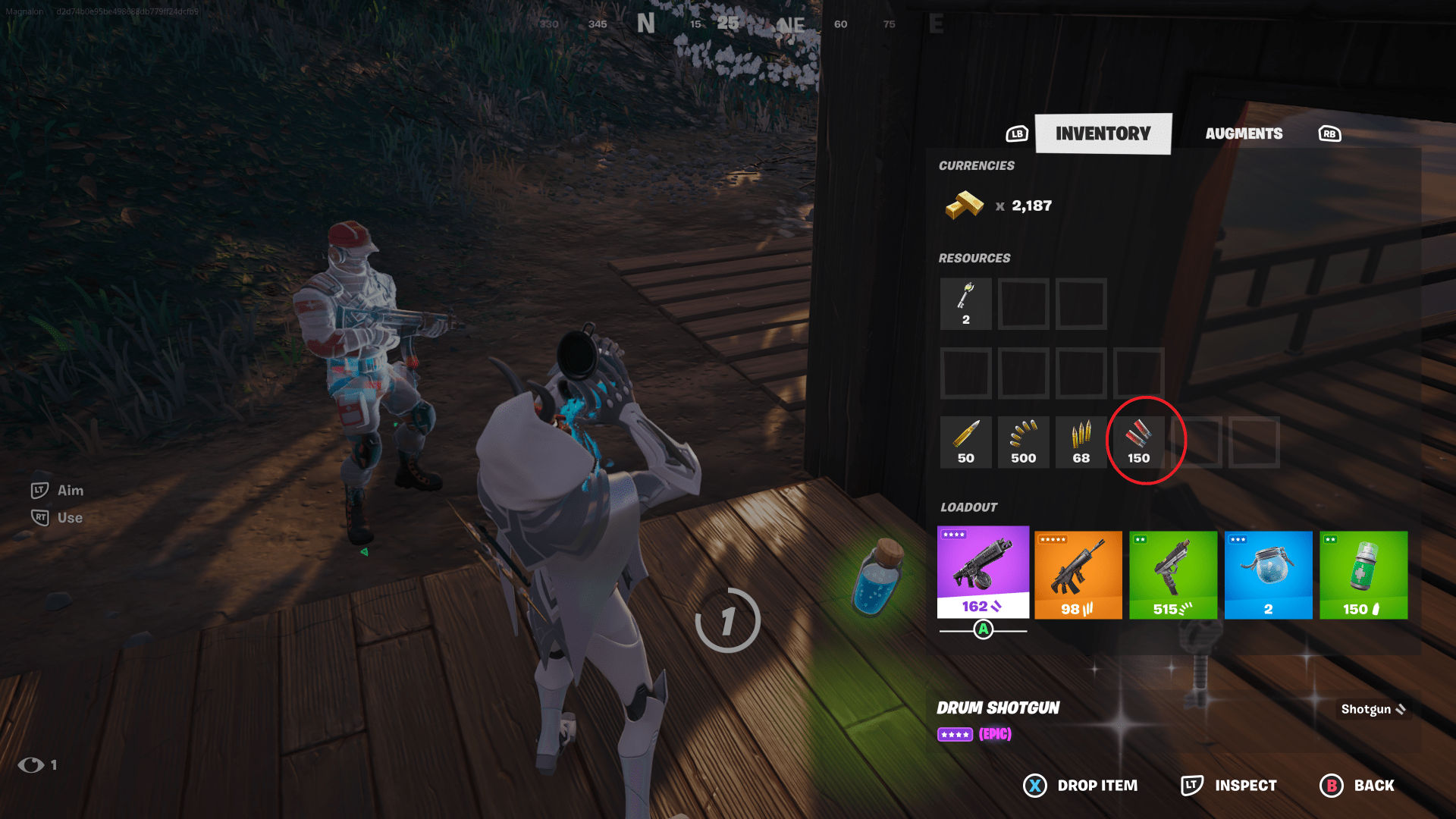
Task: Select the circled shotgun shells ammo slot
Action: point(1138,442)
